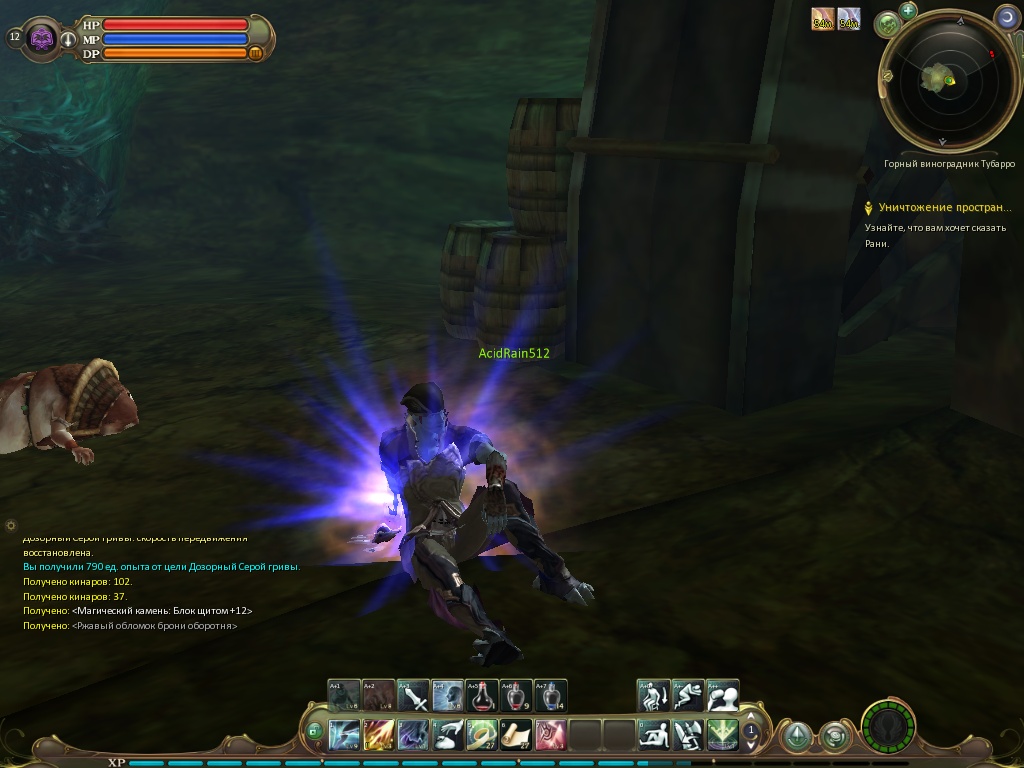Select the first 54m buff icon

[x=823, y=19]
